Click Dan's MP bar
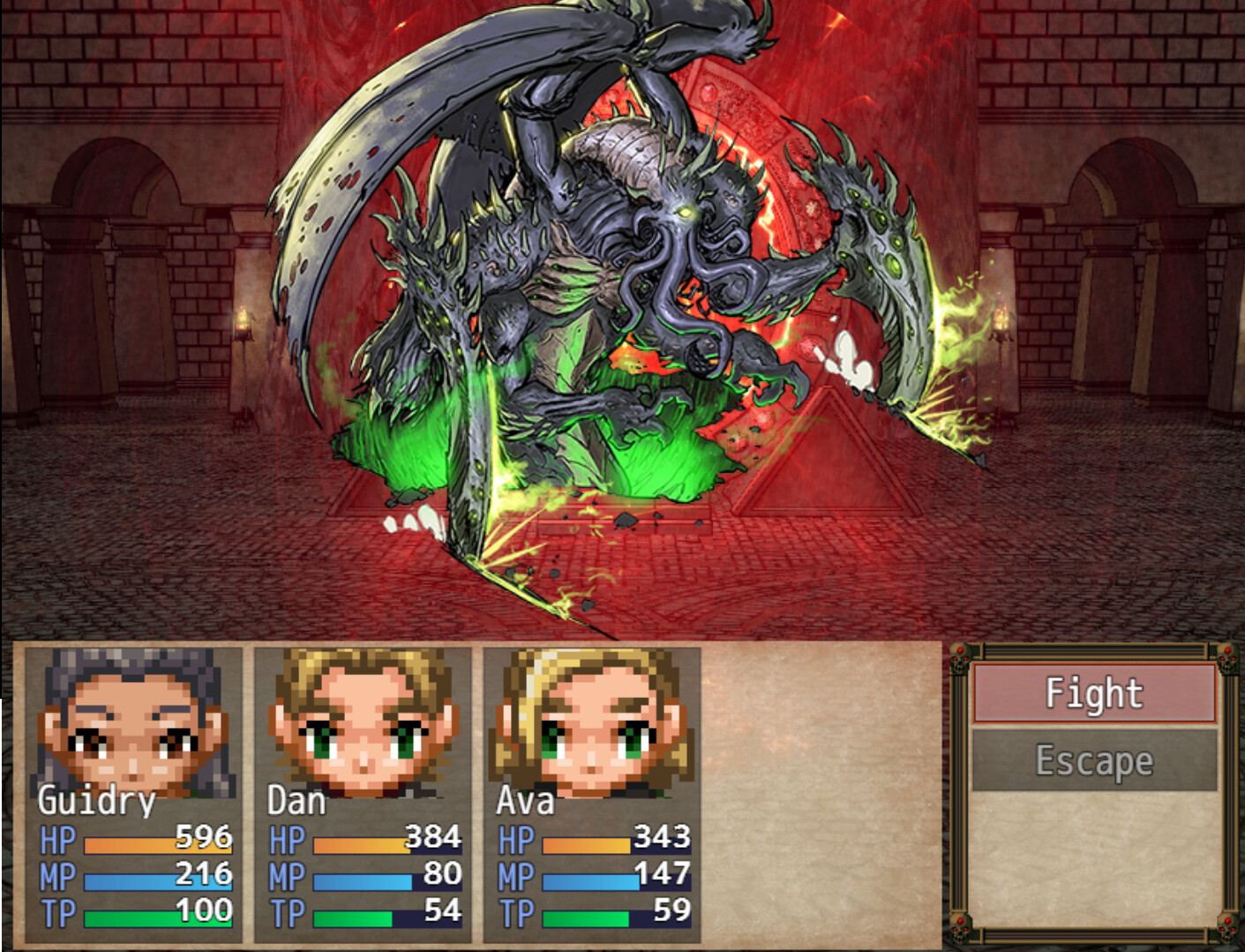Viewport: 1245px width, 952px height. (x=362, y=881)
